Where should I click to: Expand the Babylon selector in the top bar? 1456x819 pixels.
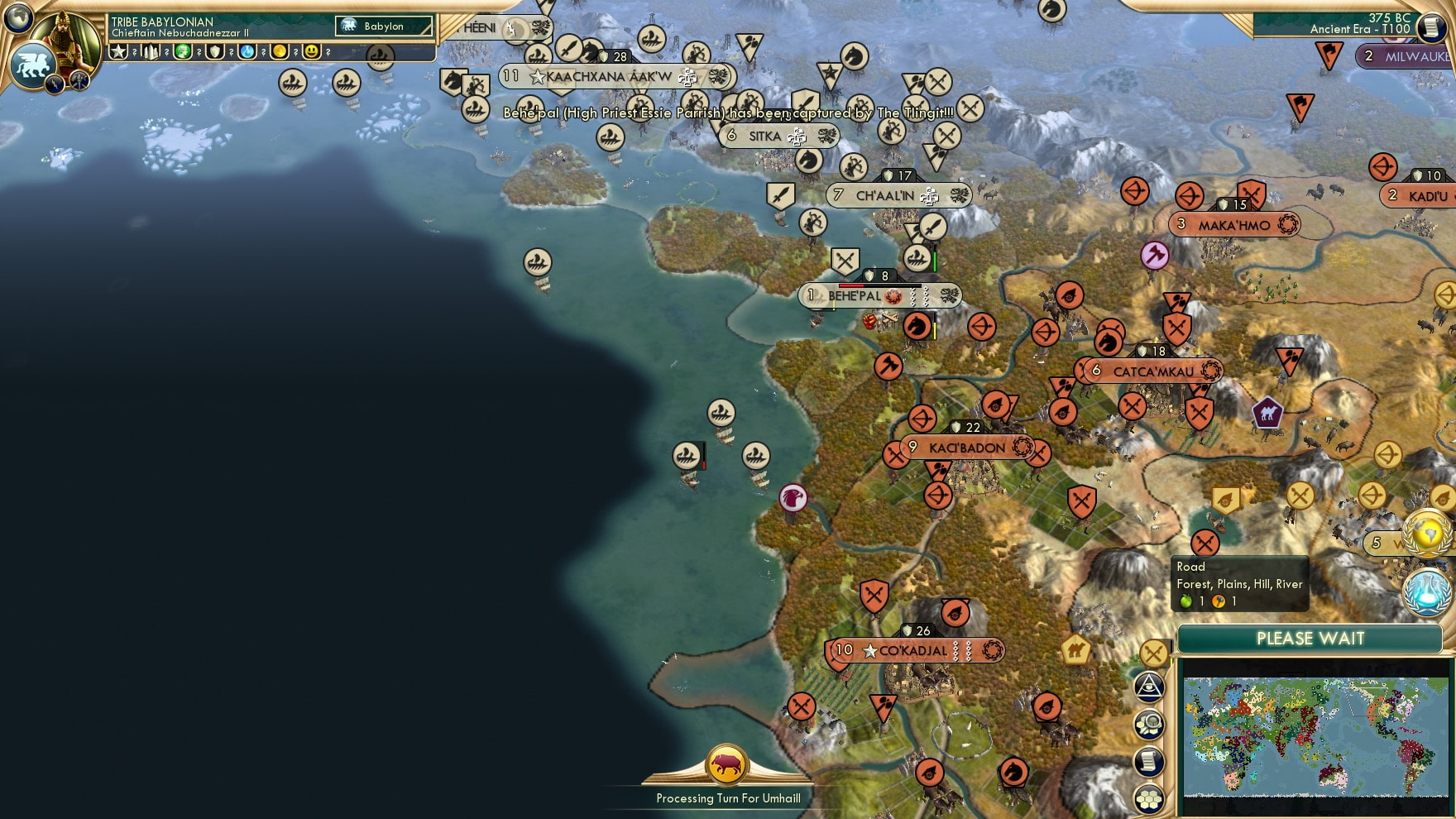coord(383,26)
